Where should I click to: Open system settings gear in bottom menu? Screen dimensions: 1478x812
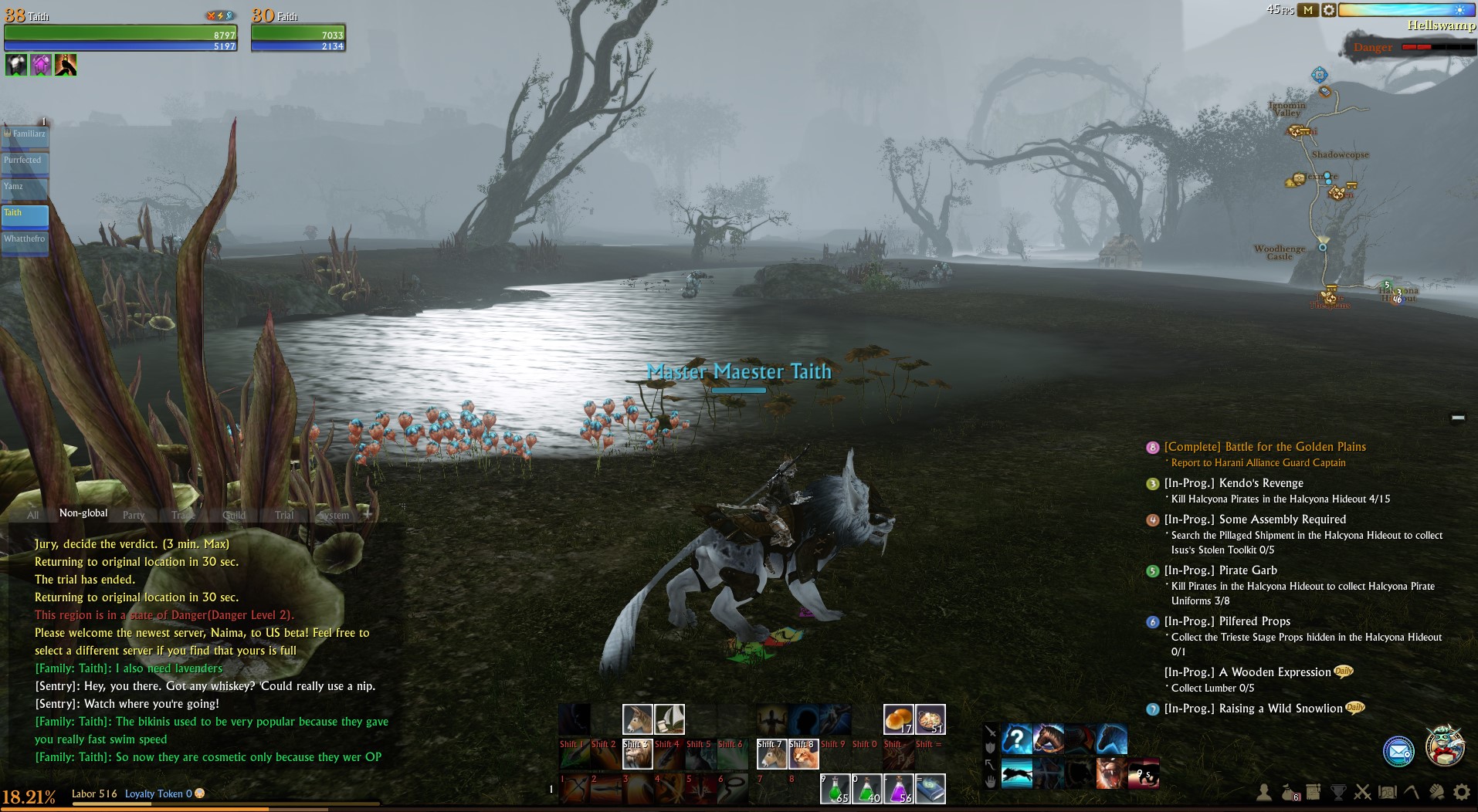click(1461, 792)
